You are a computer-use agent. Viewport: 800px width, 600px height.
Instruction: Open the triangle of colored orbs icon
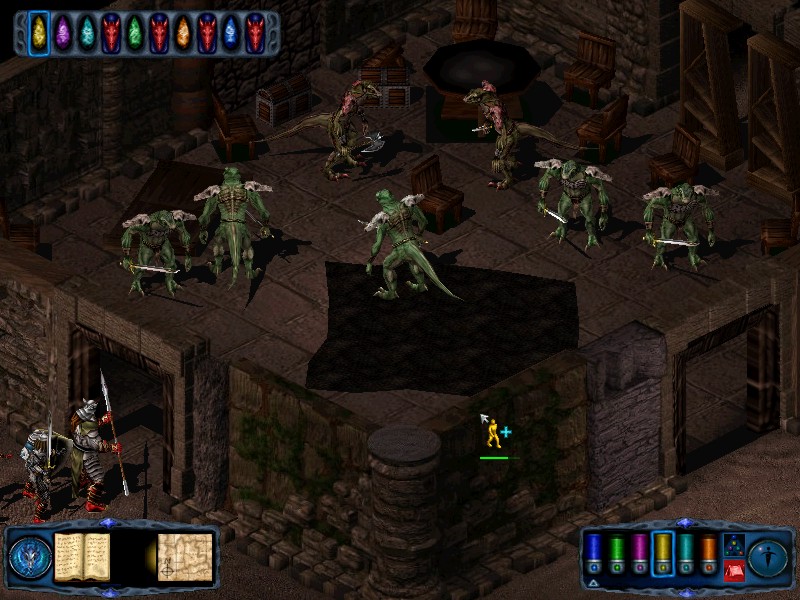click(x=733, y=545)
